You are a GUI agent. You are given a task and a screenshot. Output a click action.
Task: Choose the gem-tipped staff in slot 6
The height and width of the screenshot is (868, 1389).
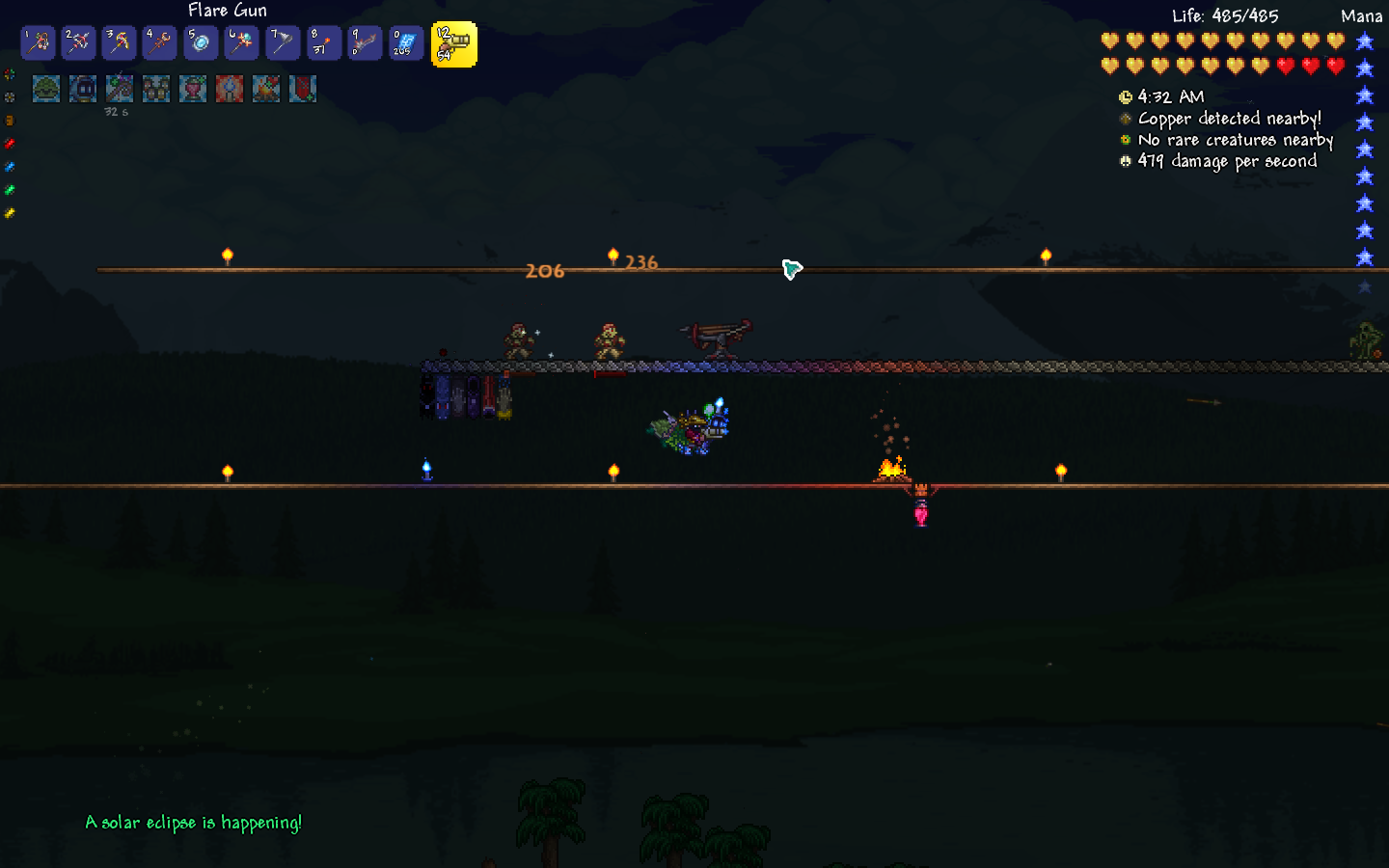click(x=241, y=42)
